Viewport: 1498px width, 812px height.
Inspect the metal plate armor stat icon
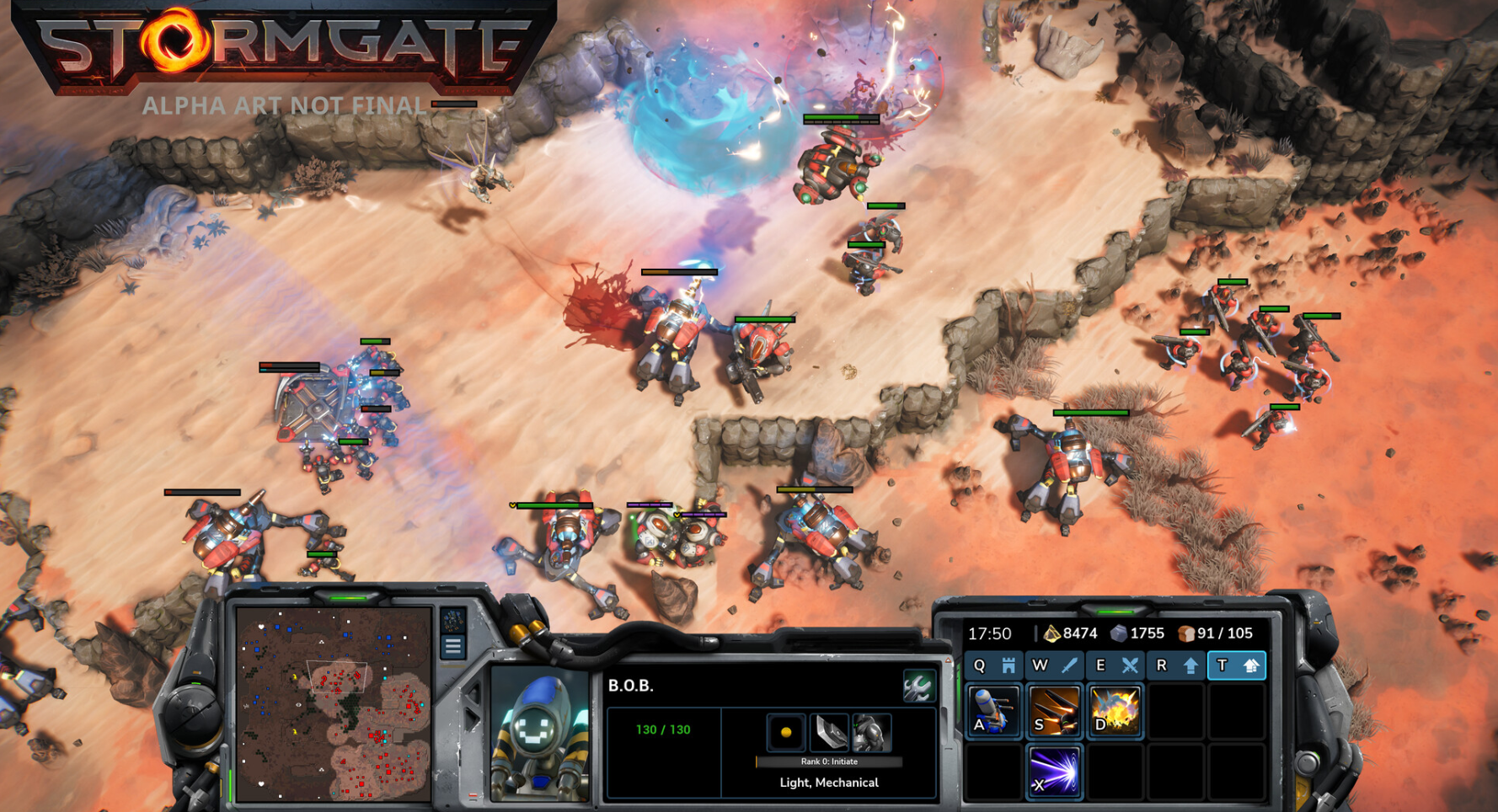(x=828, y=733)
